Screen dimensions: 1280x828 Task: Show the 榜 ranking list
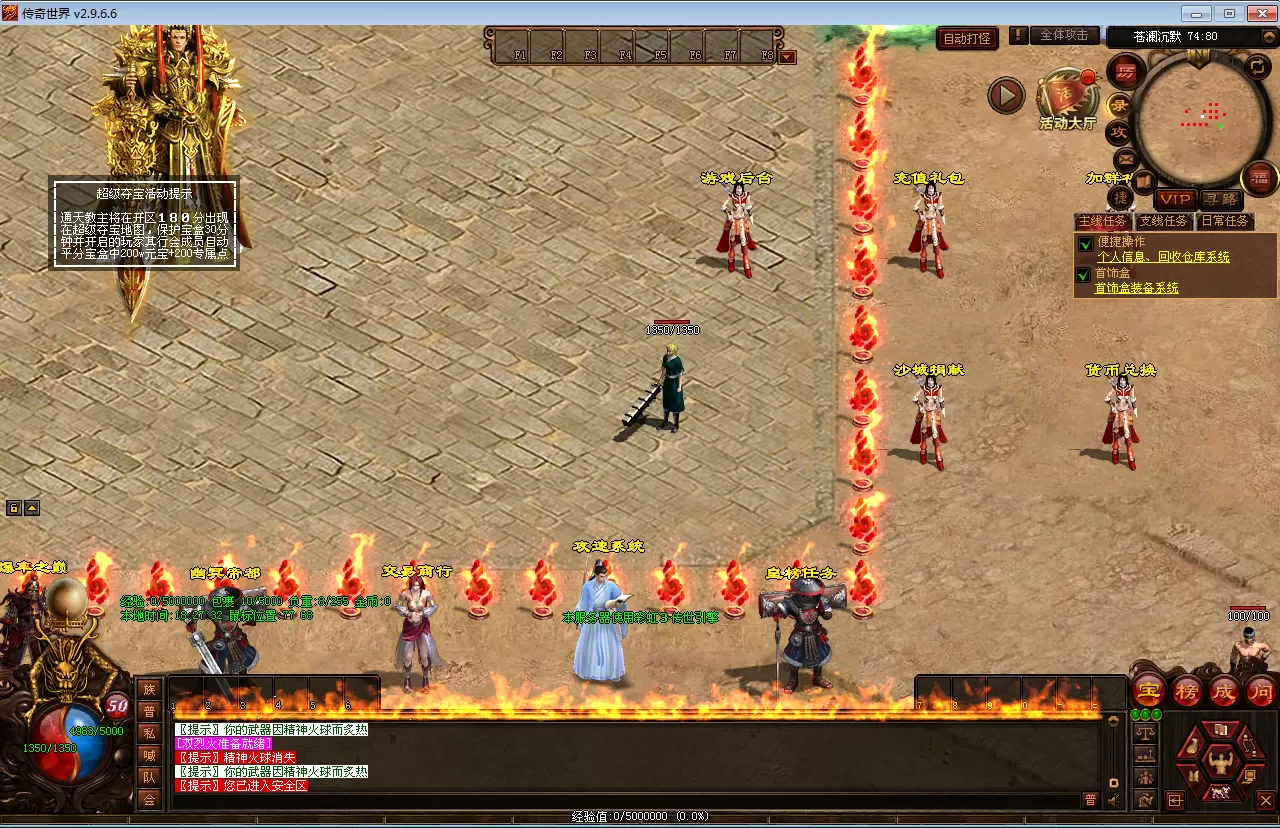(x=1186, y=689)
